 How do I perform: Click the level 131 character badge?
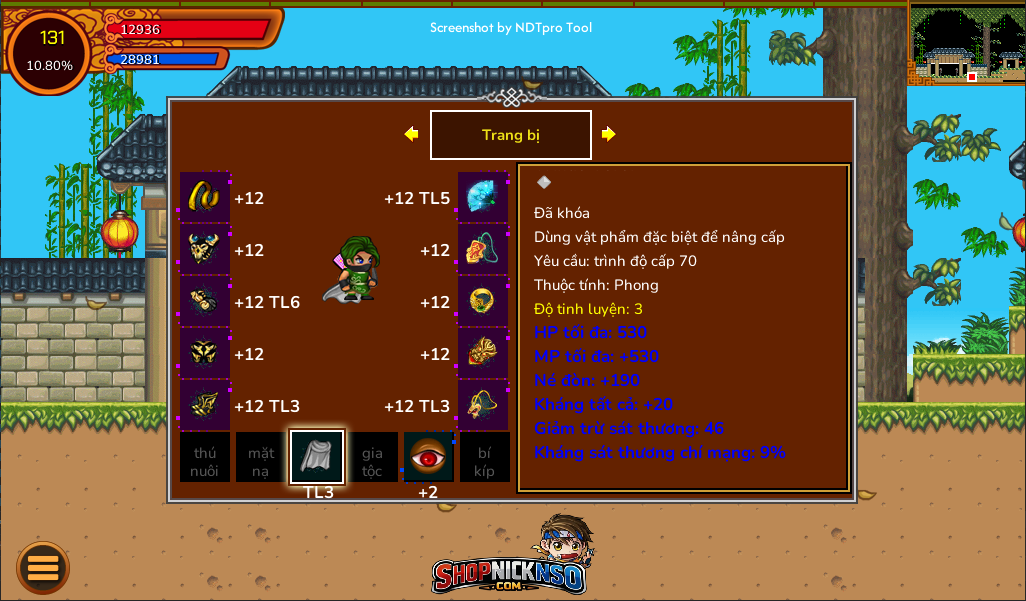click(x=49, y=51)
